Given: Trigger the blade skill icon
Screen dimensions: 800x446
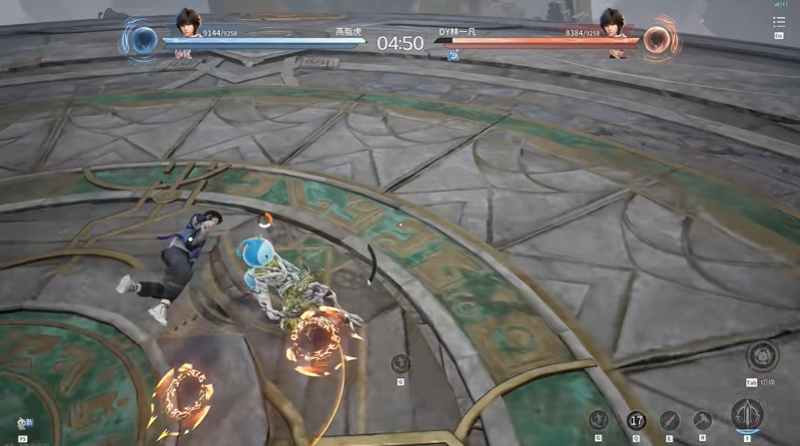Looking at the screenshot, I should pyautogui.click(x=670, y=420).
